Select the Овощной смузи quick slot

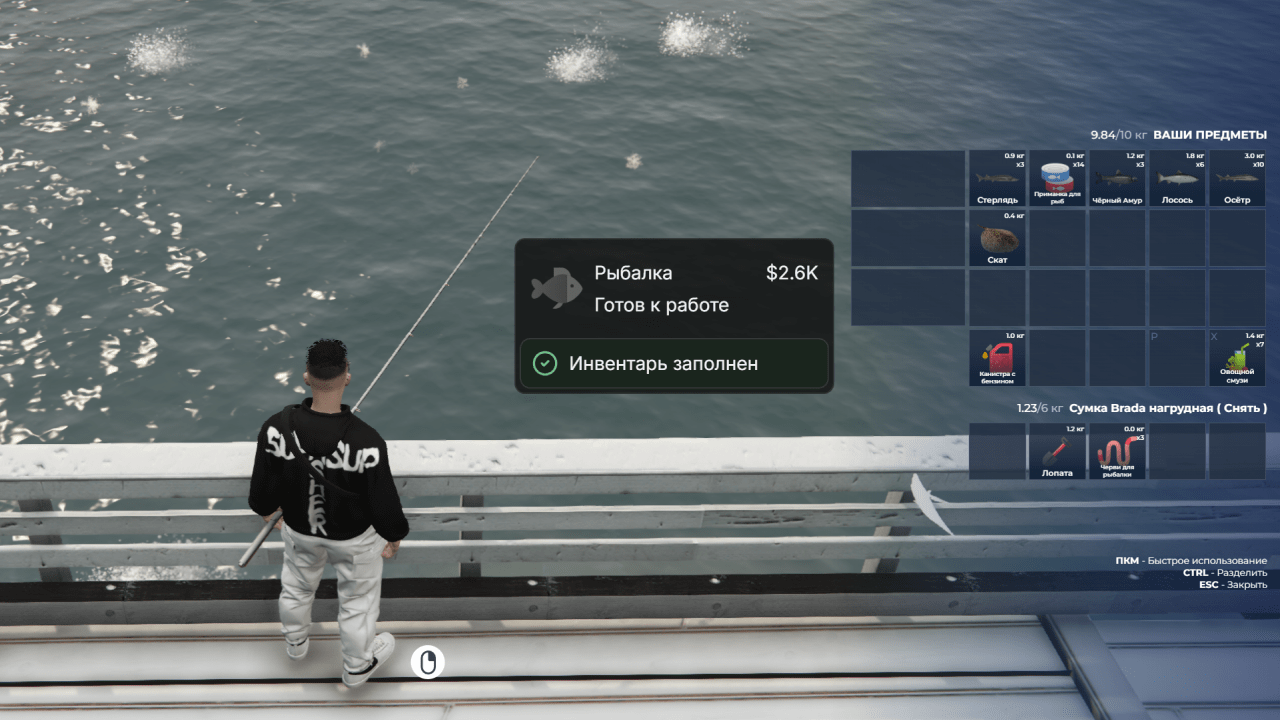[x=1237, y=358]
